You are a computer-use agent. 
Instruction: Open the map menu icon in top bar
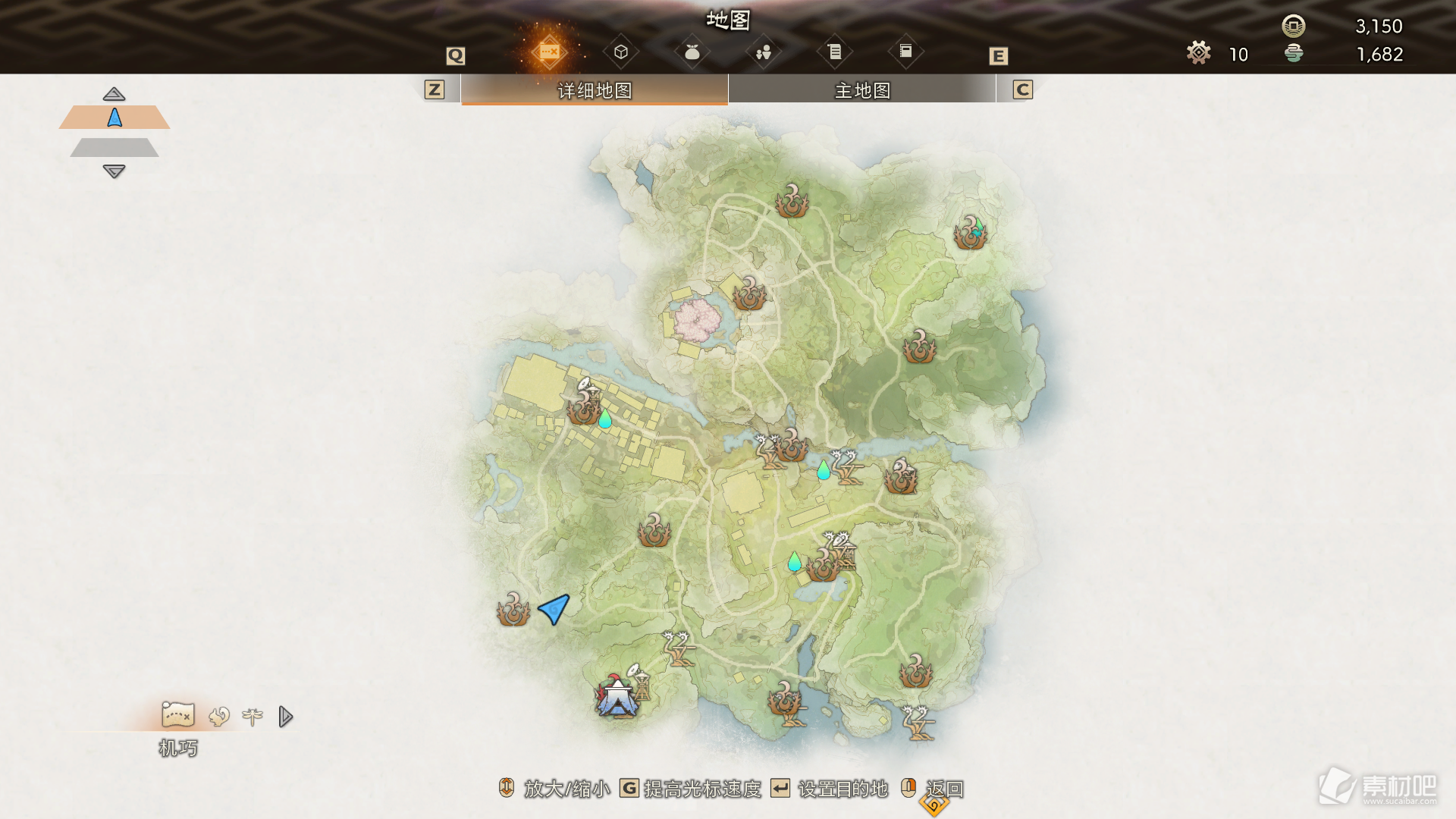click(x=549, y=52)
